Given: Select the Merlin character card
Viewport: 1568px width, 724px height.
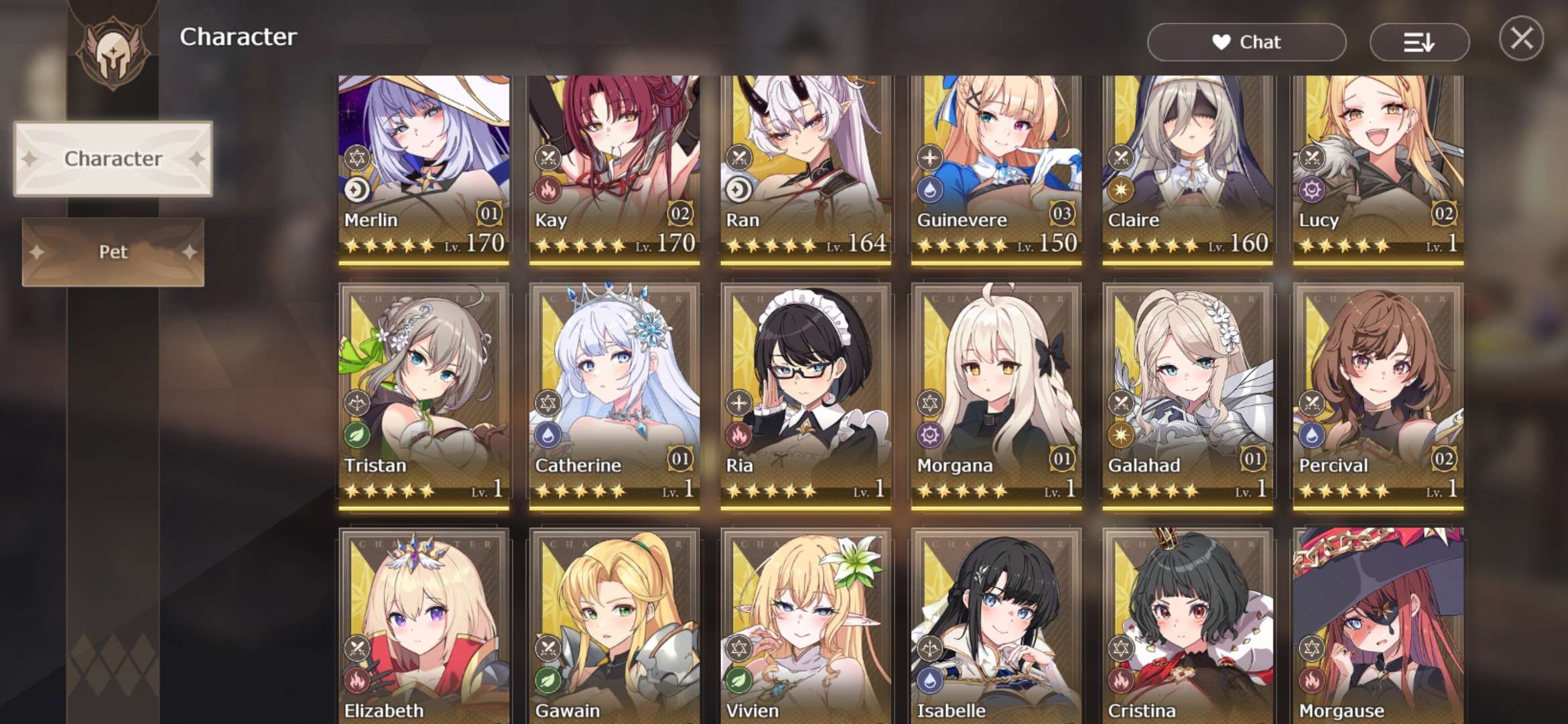Looking at the screenshot, I should 423,168.
